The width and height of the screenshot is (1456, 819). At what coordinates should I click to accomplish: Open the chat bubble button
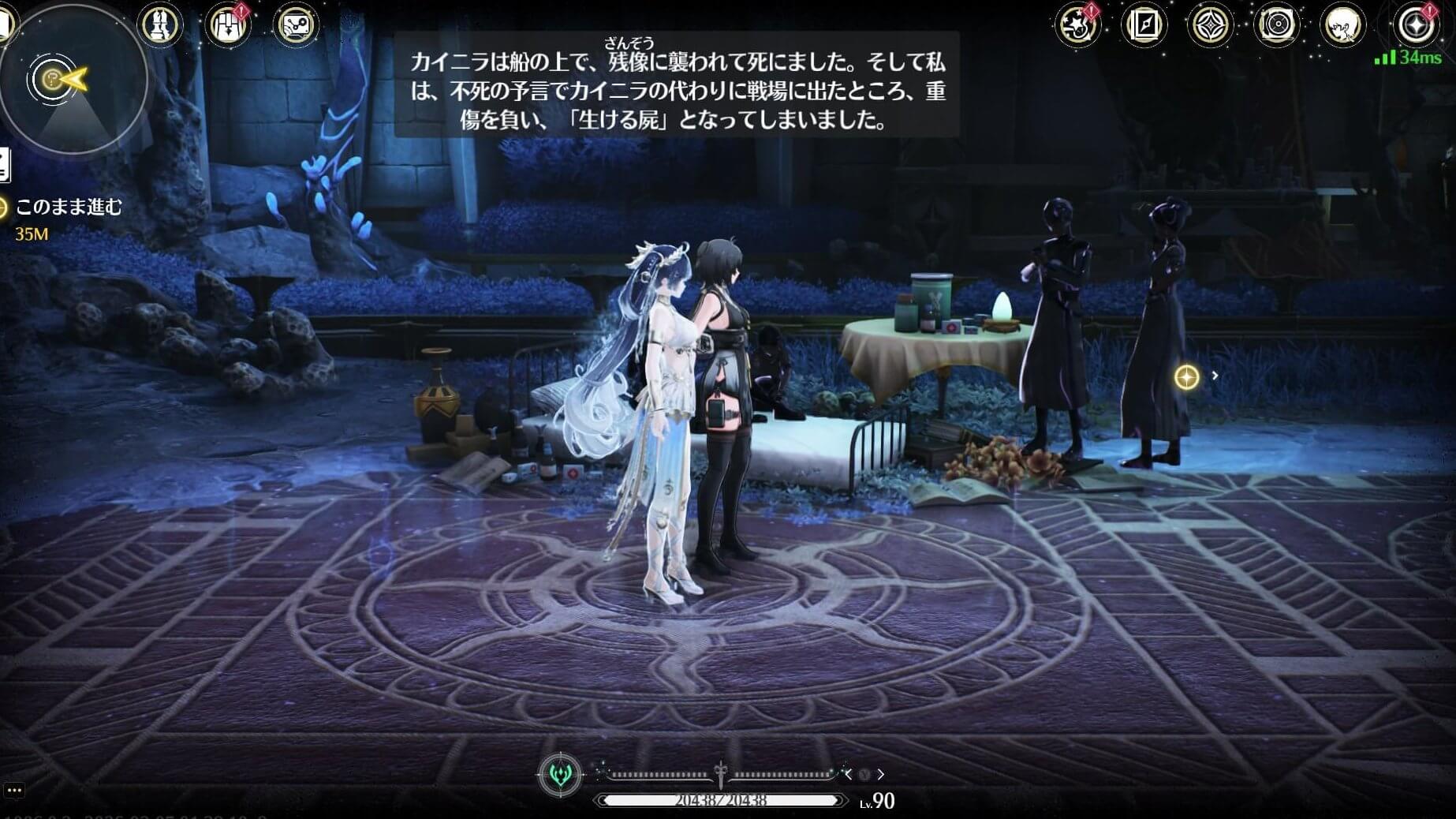(x=13, y=790)
